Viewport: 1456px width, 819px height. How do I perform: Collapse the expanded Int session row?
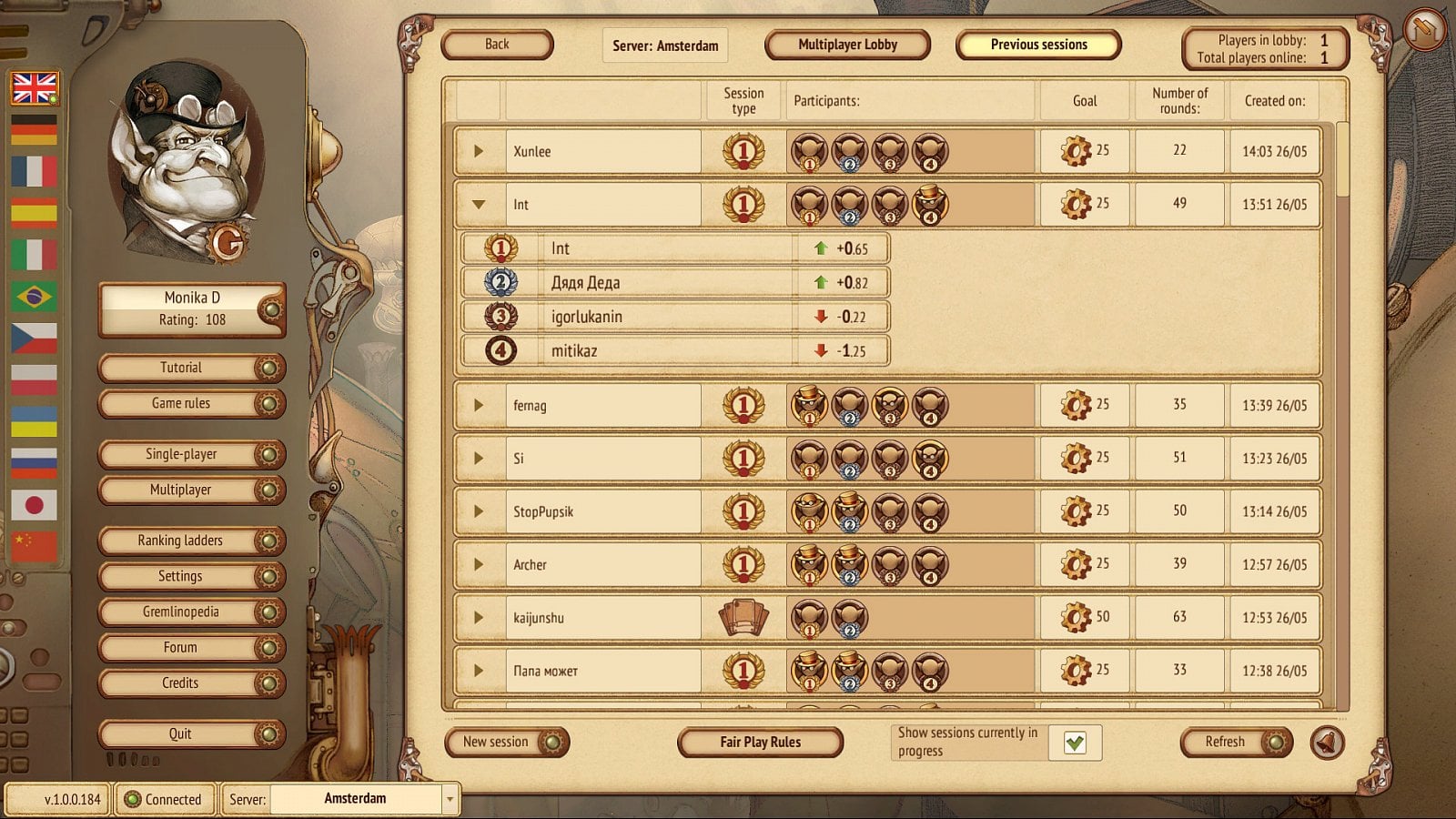pos(479,205)
